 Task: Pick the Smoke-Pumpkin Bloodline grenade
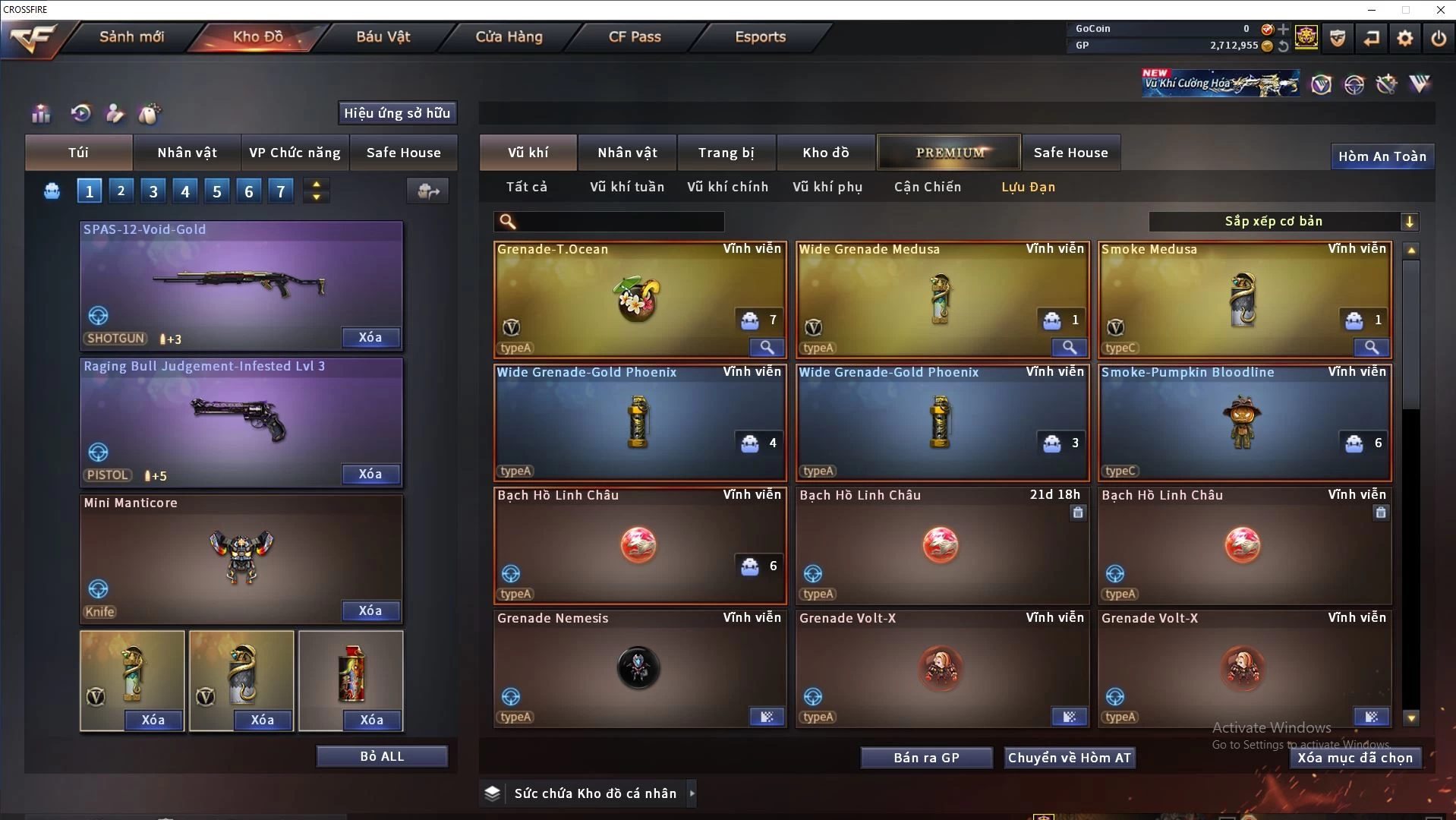[1244, 422]
